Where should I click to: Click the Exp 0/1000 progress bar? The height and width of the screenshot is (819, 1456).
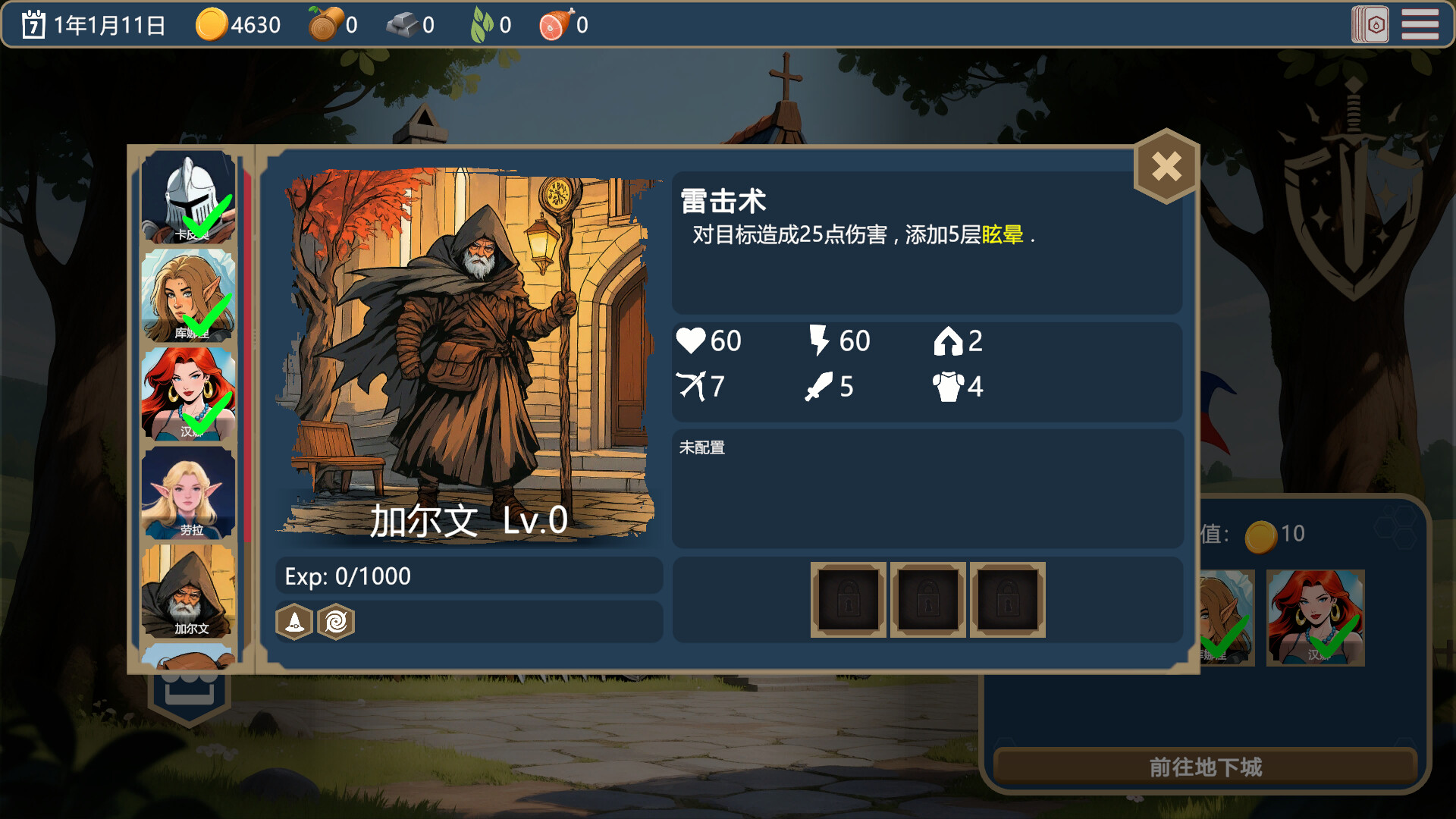tap(469, 576)
